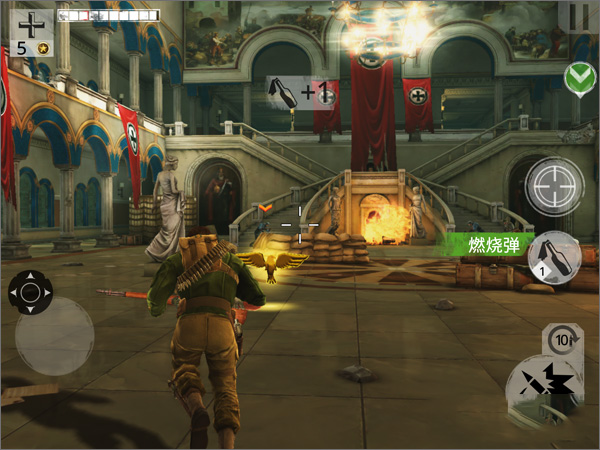
Task: Throw the 燃烧弹 molotov bottle
Action: [553, 259]
